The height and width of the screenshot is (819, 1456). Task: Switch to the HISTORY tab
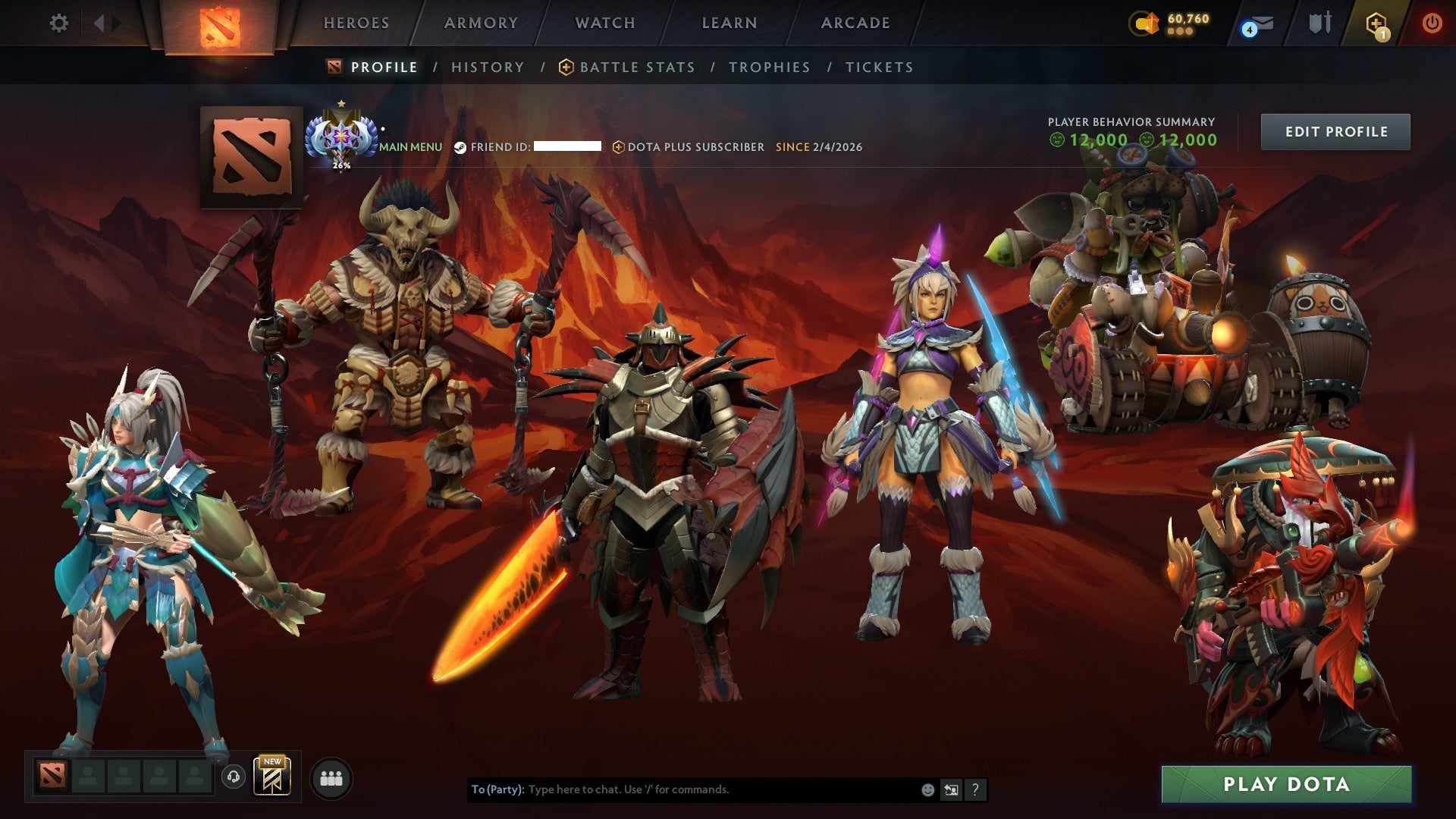tap(487, 67)
